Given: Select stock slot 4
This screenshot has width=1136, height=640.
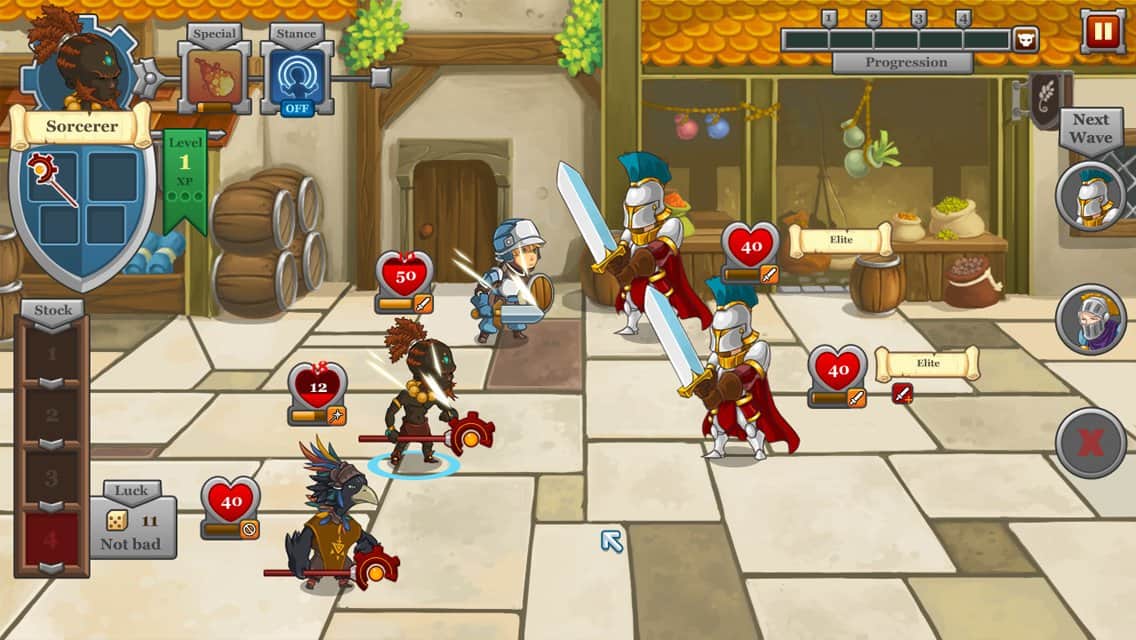Looking at the screenshot, I should (x=52, y=540).
